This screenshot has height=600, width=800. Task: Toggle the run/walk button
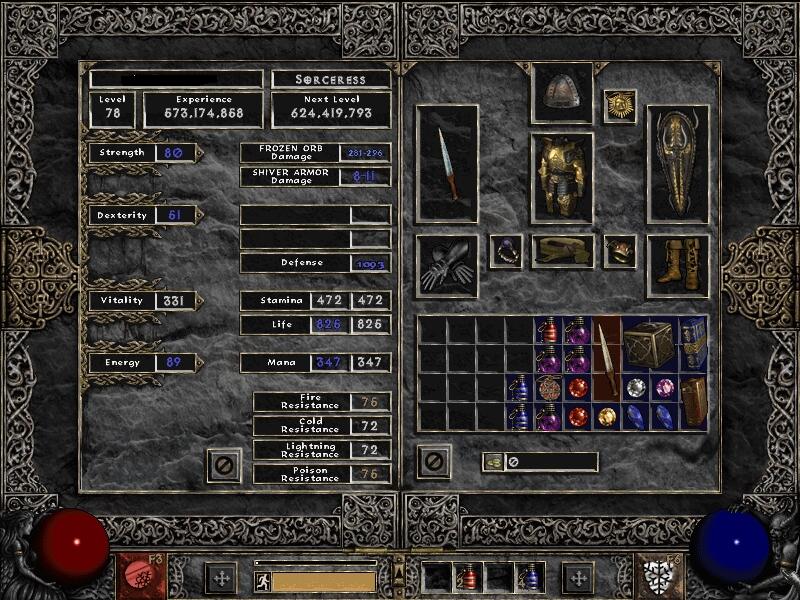[263, 580]
